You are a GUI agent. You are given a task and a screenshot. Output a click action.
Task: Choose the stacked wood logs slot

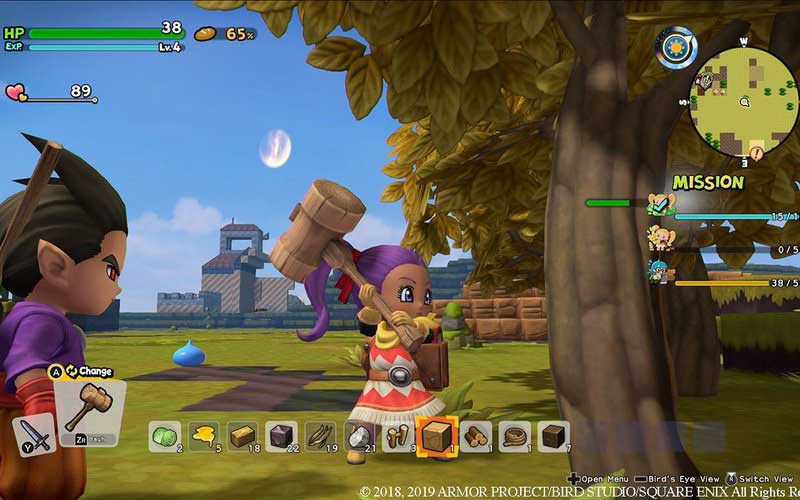click(476, 436)
